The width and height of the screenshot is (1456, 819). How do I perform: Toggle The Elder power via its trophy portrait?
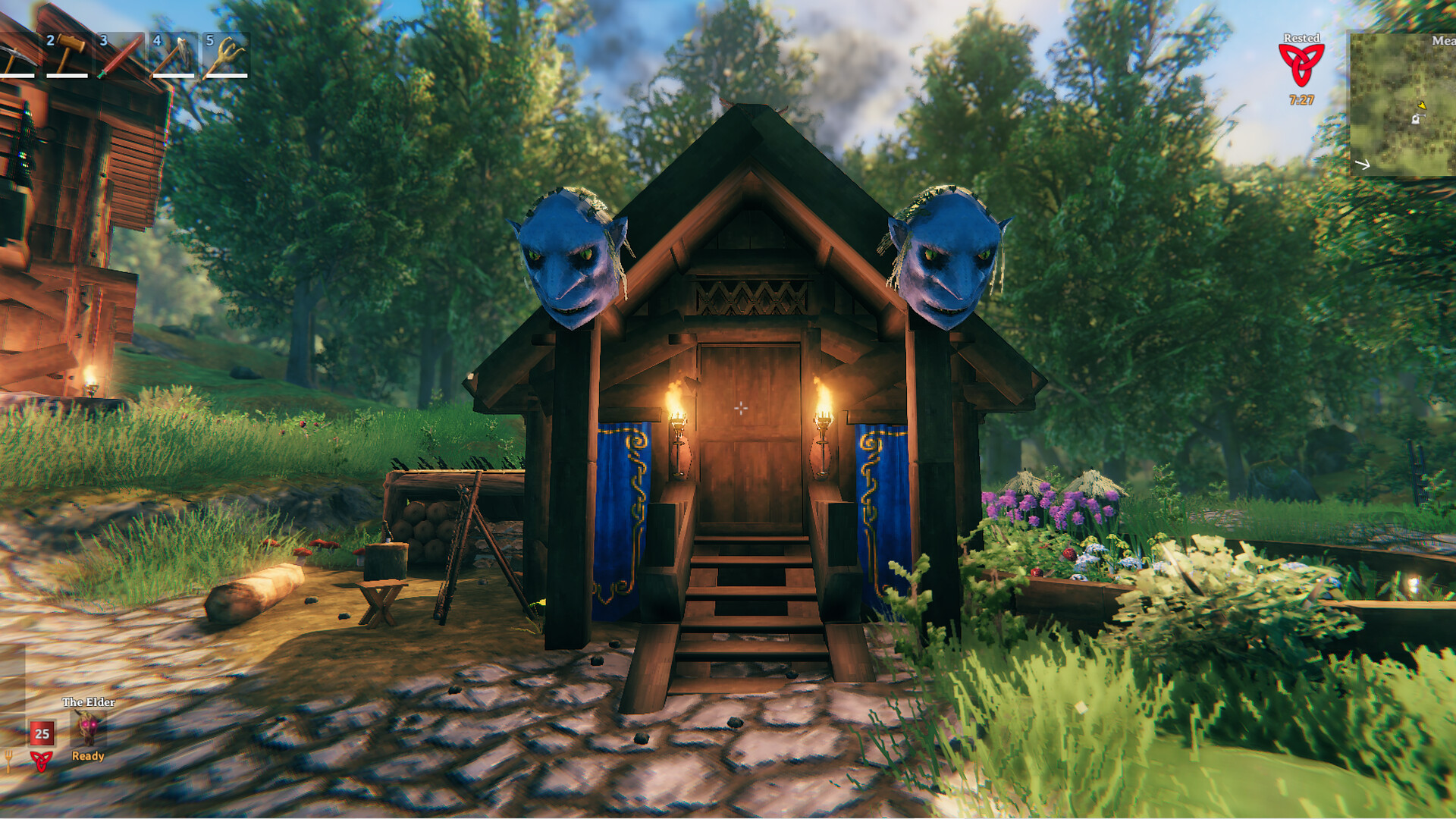click(87, 728)
